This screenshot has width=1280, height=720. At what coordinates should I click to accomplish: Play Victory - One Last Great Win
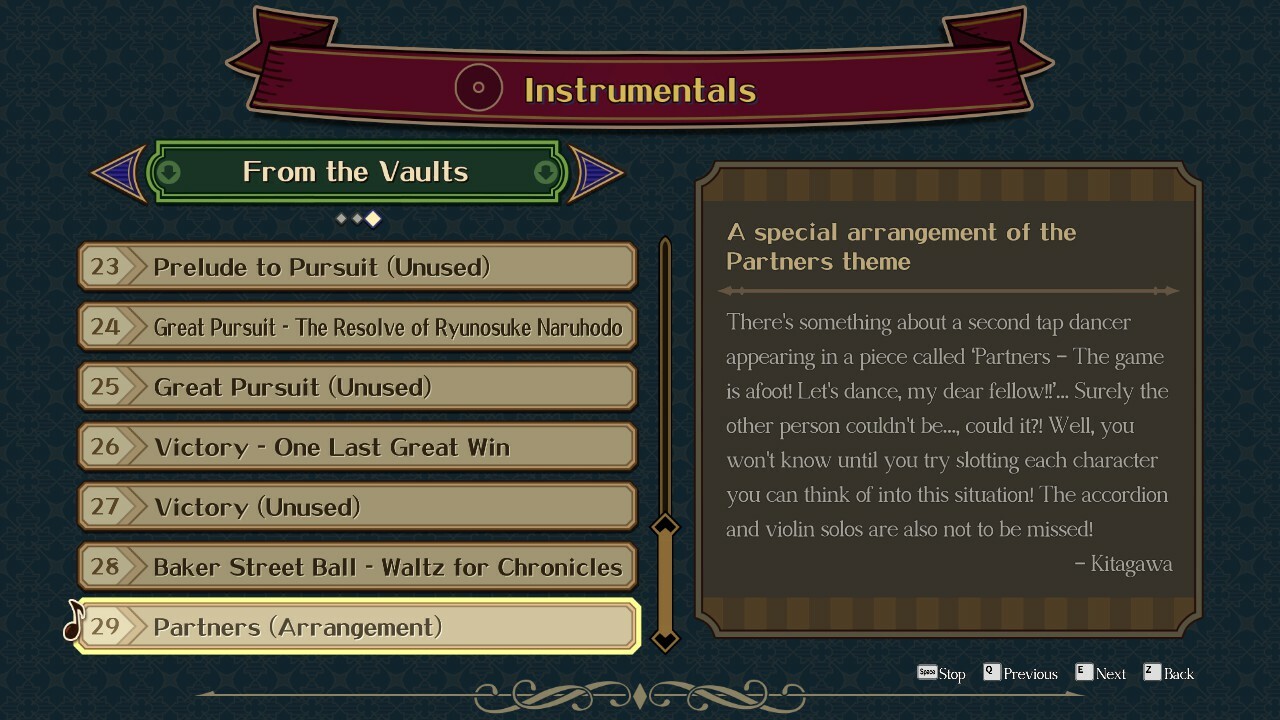click(357, 447)
